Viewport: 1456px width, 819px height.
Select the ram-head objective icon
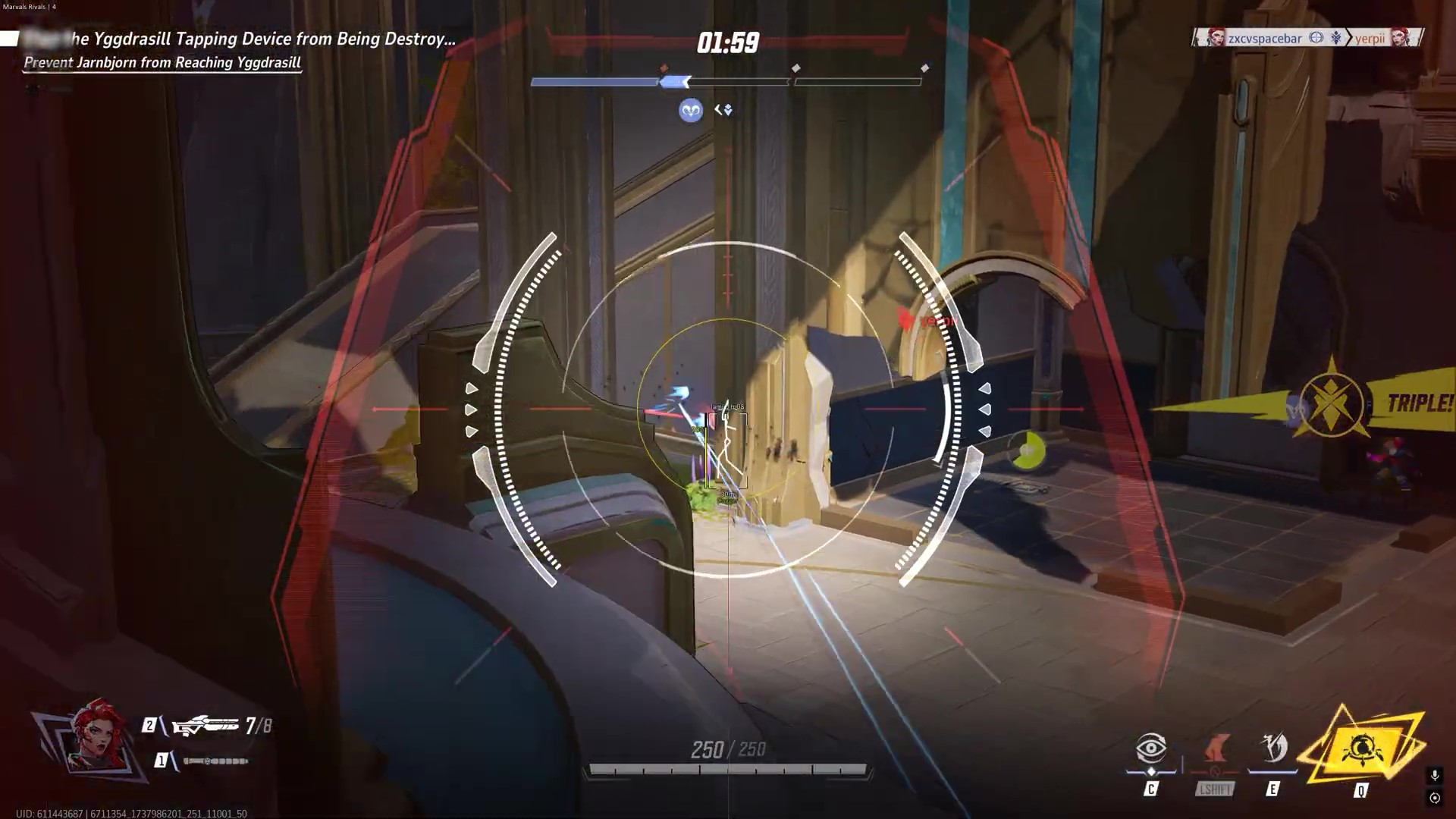click(x=690, y=111)
